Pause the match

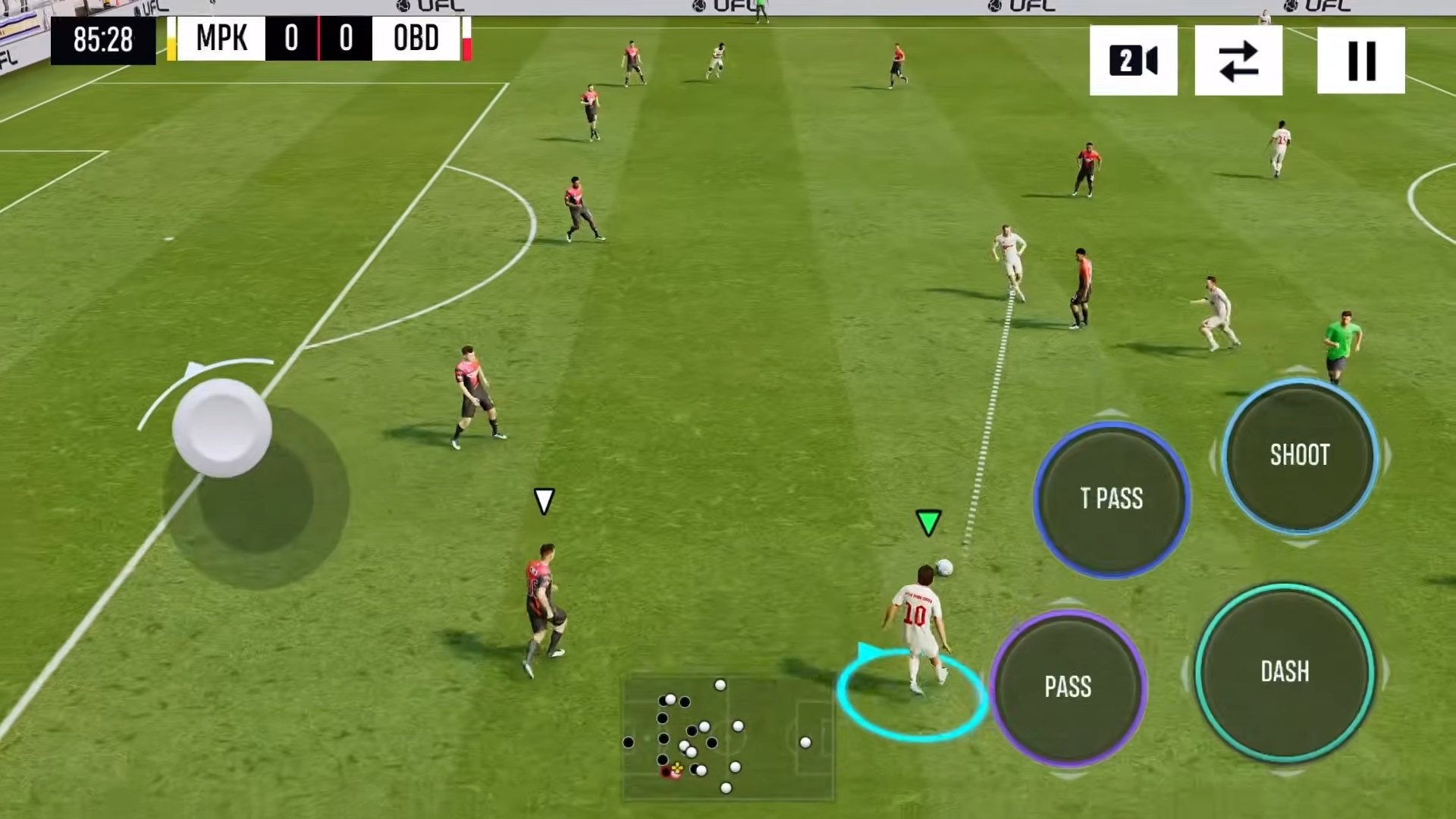(x=1360, y=61)
